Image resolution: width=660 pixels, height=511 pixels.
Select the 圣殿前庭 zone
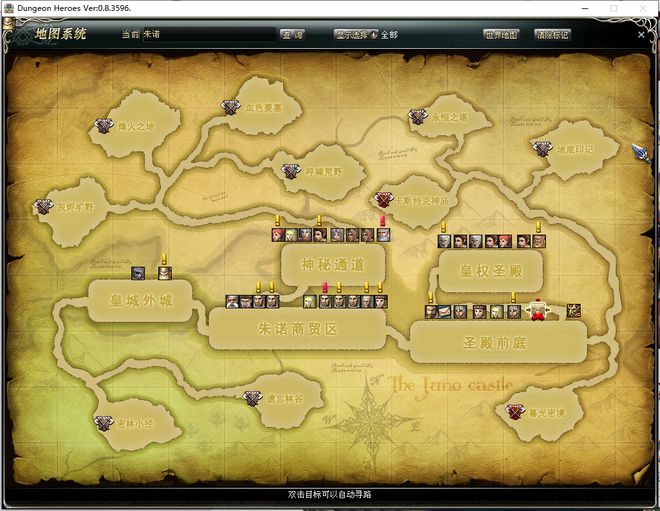tap(496, 341)
